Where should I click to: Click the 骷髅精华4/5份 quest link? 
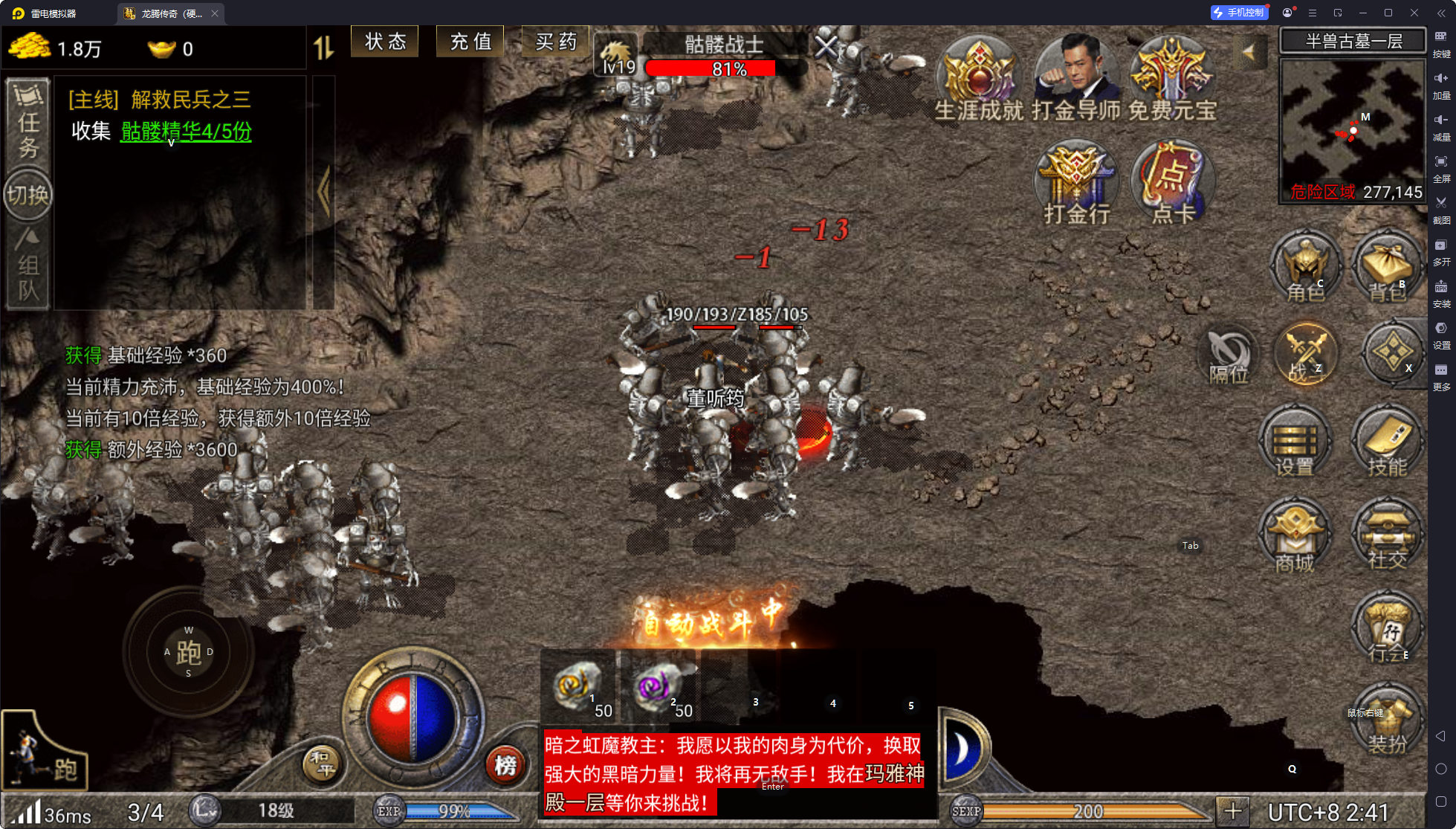click(x=186, y=132)
